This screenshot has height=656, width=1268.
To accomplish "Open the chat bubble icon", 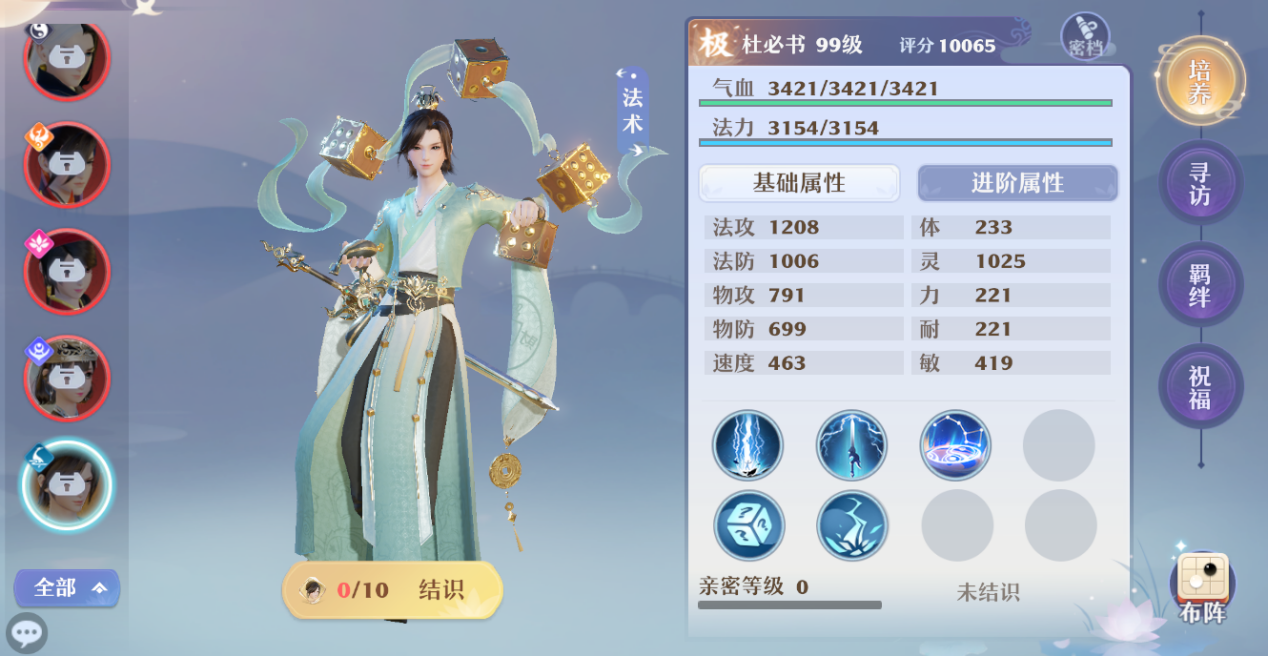I will coord(27,633).
